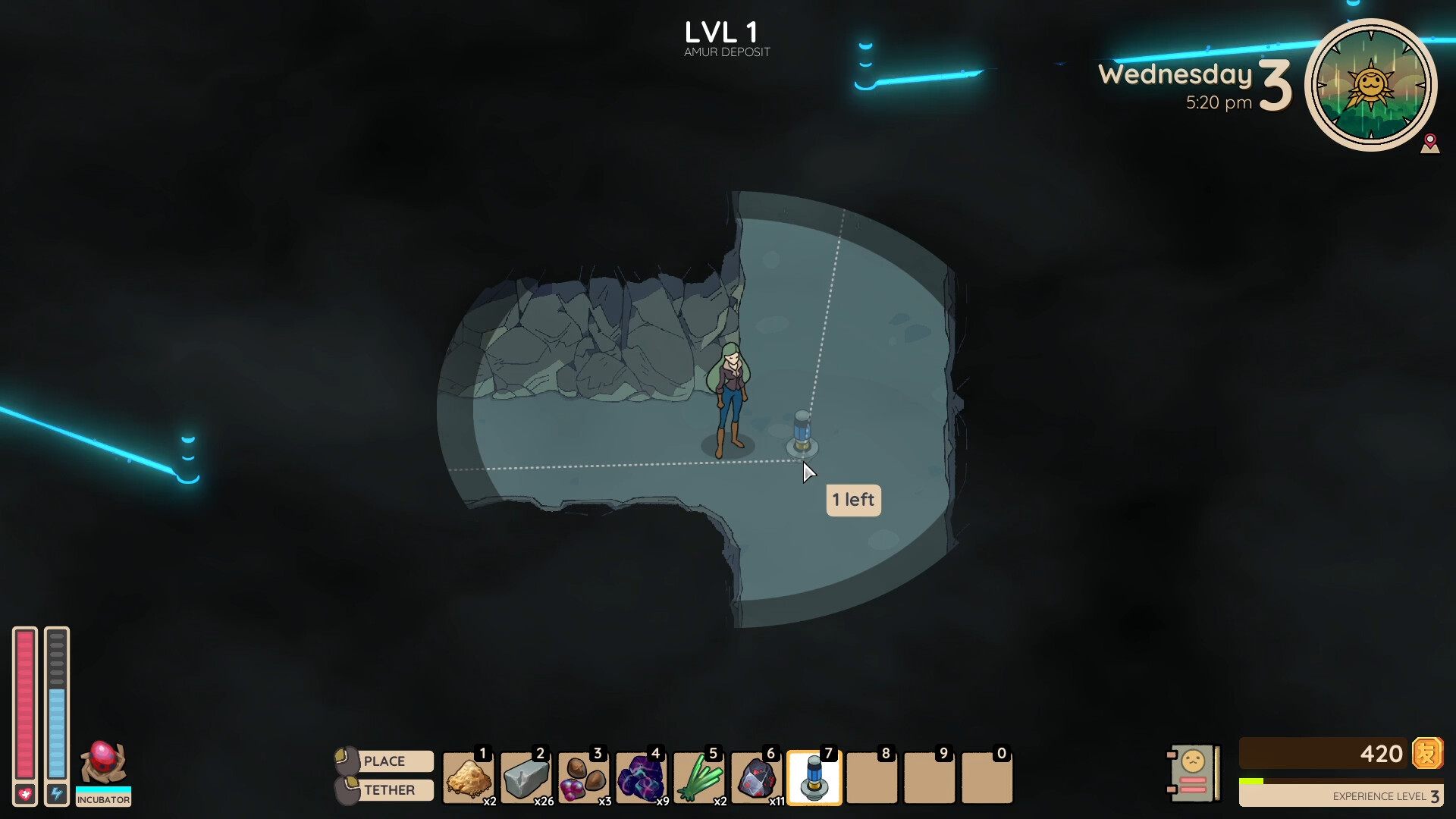Screen dimensions: 1456x819
Task: Click the 1 left tooltip near the tether
Action: click(x=854, y=500)
